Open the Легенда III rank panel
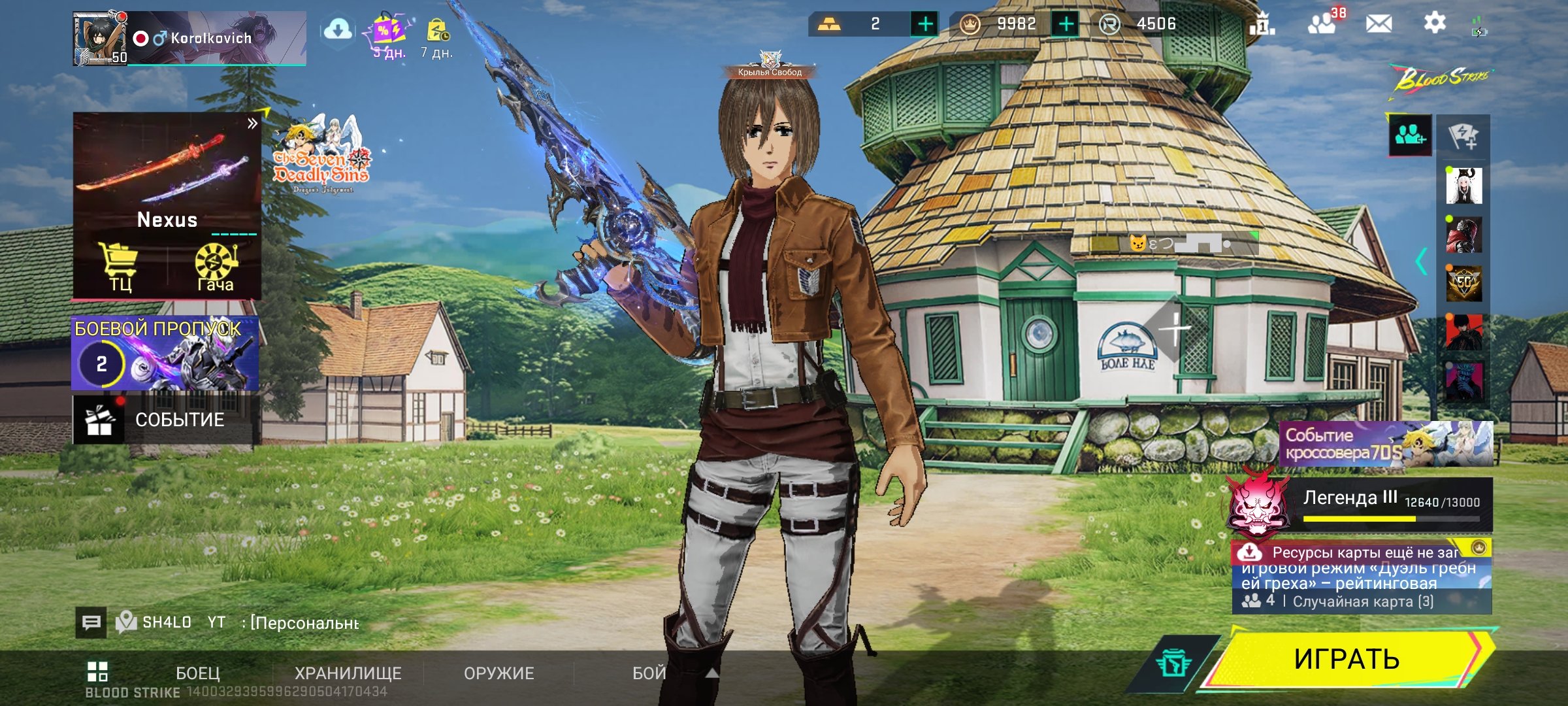Image resolution: width=1568 pixels, height=706 pixels. (1360, 504)
